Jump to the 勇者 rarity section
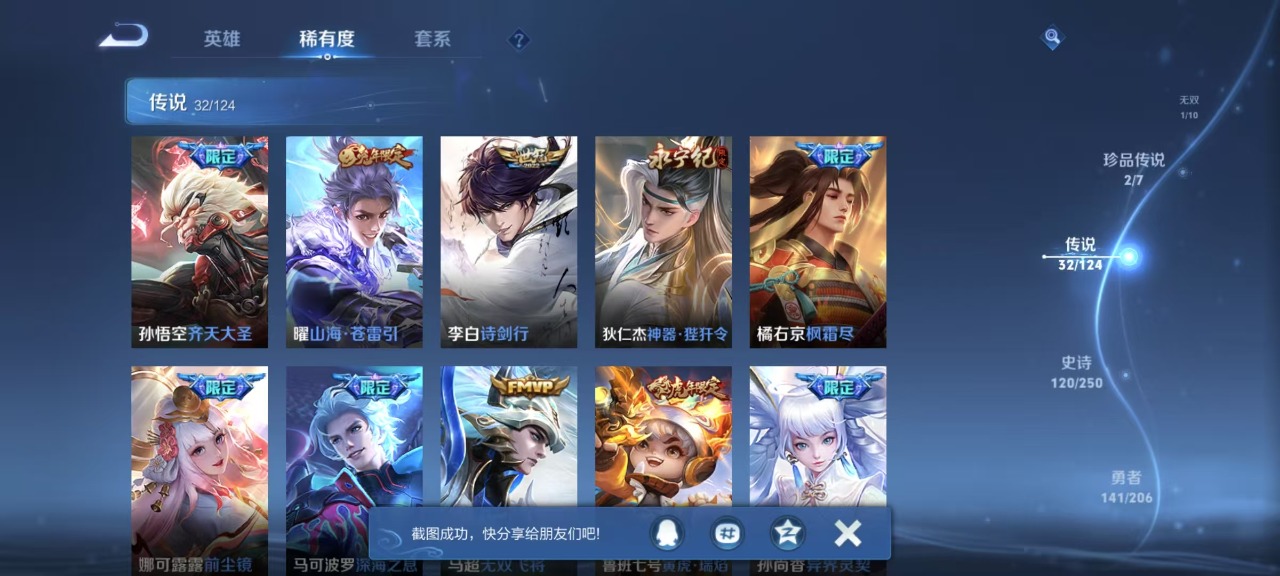Screen dimensions: 1280x576 pyautogui.click(x=1126, y=487)
